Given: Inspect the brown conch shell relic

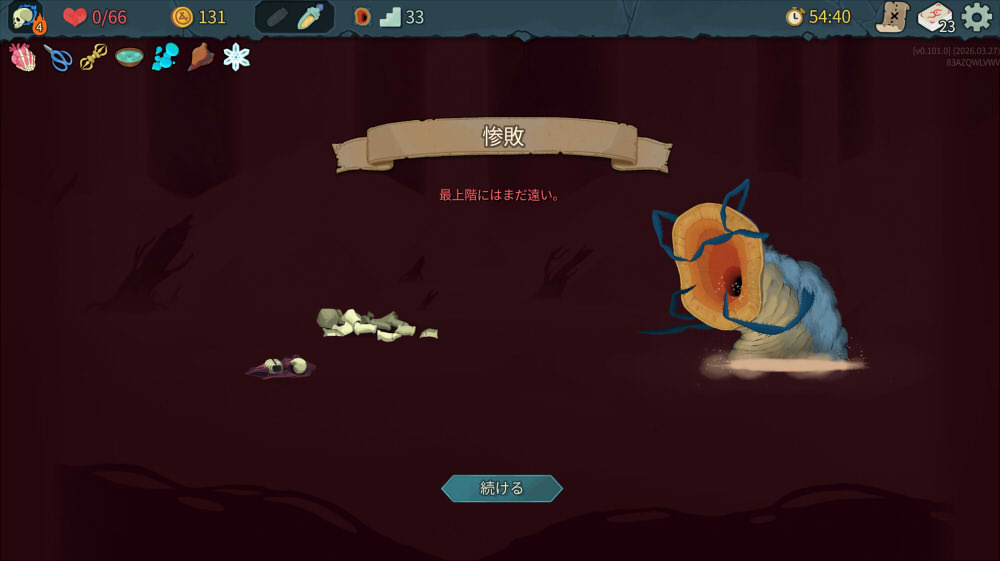Looking at the screenshot, I should (201, 57).
